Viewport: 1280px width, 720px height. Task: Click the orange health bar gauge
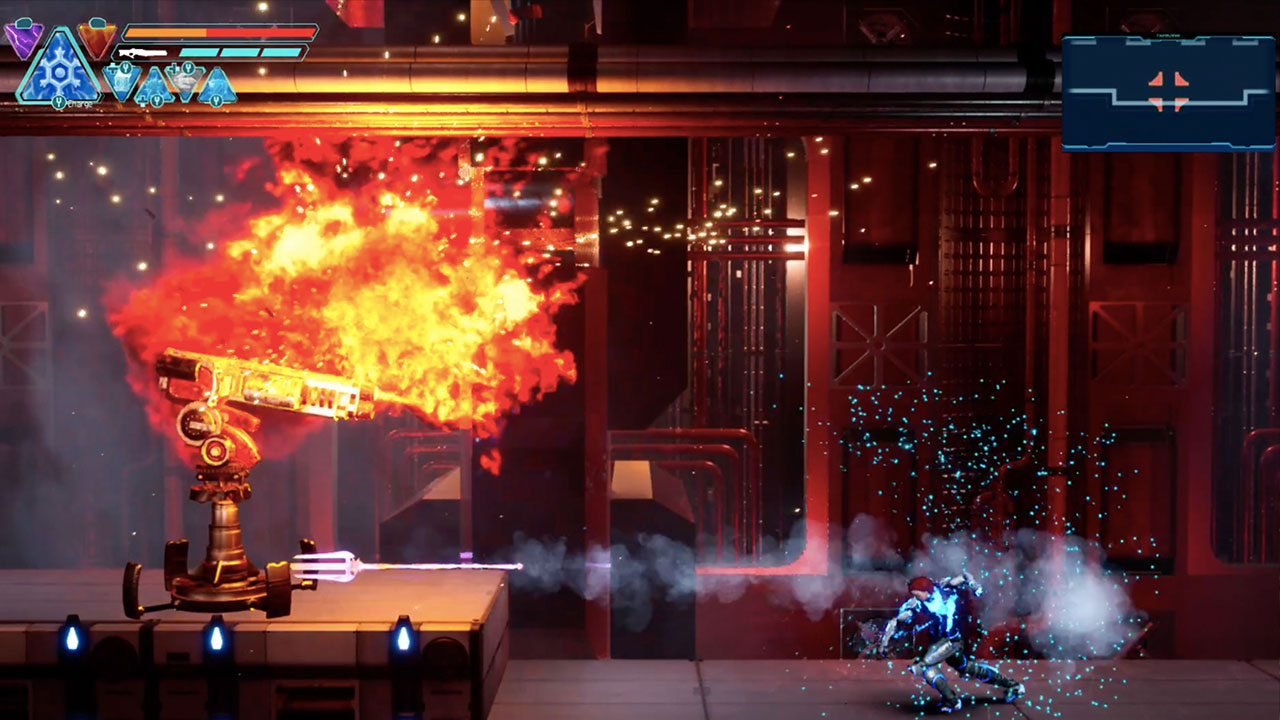tap(165, 32)
